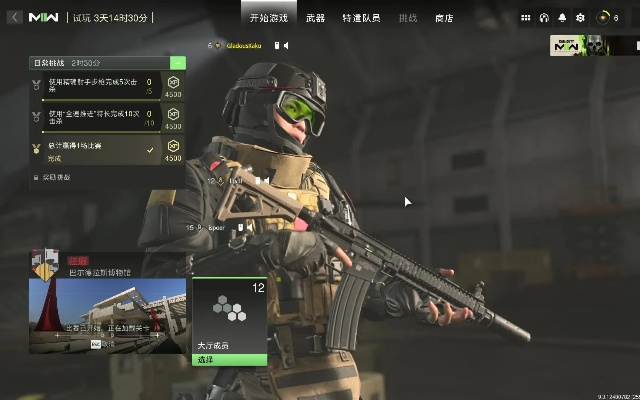Image resolution: width=640 pixels, height=400 pixels.
Task: Open the headset voice channel icon
Action: click(544, 18)
